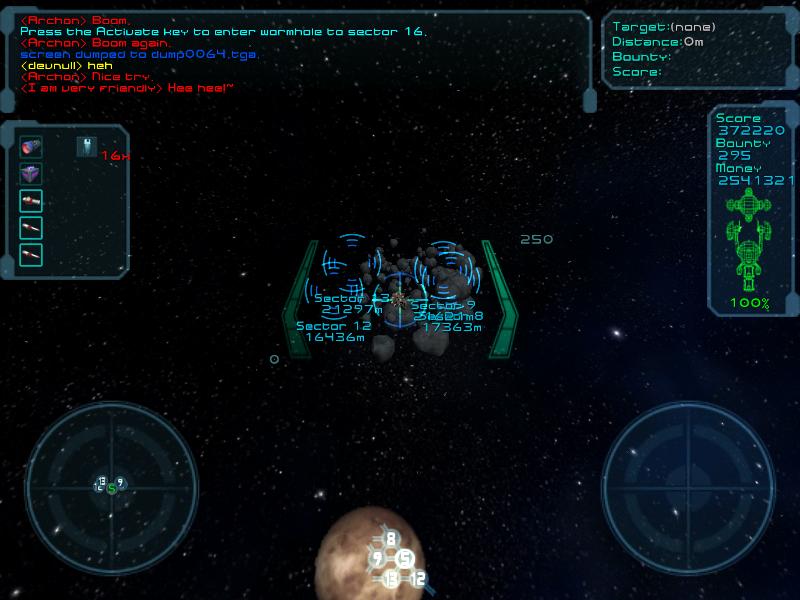The height and width of the screenshot is (600, 800).
Task: Click the cargo icon showing 16x
Action: [x=87, y=148]
